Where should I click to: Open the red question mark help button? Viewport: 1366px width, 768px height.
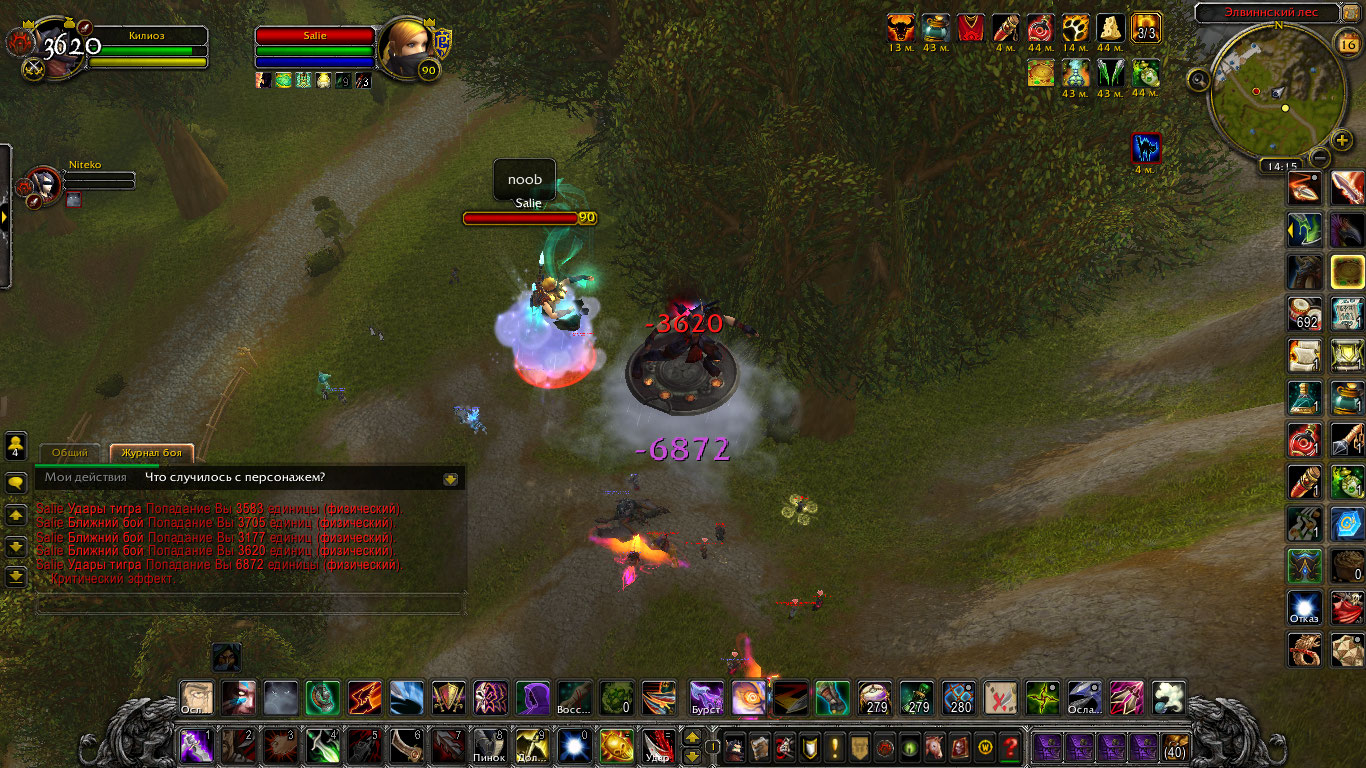click(1010, 746)
